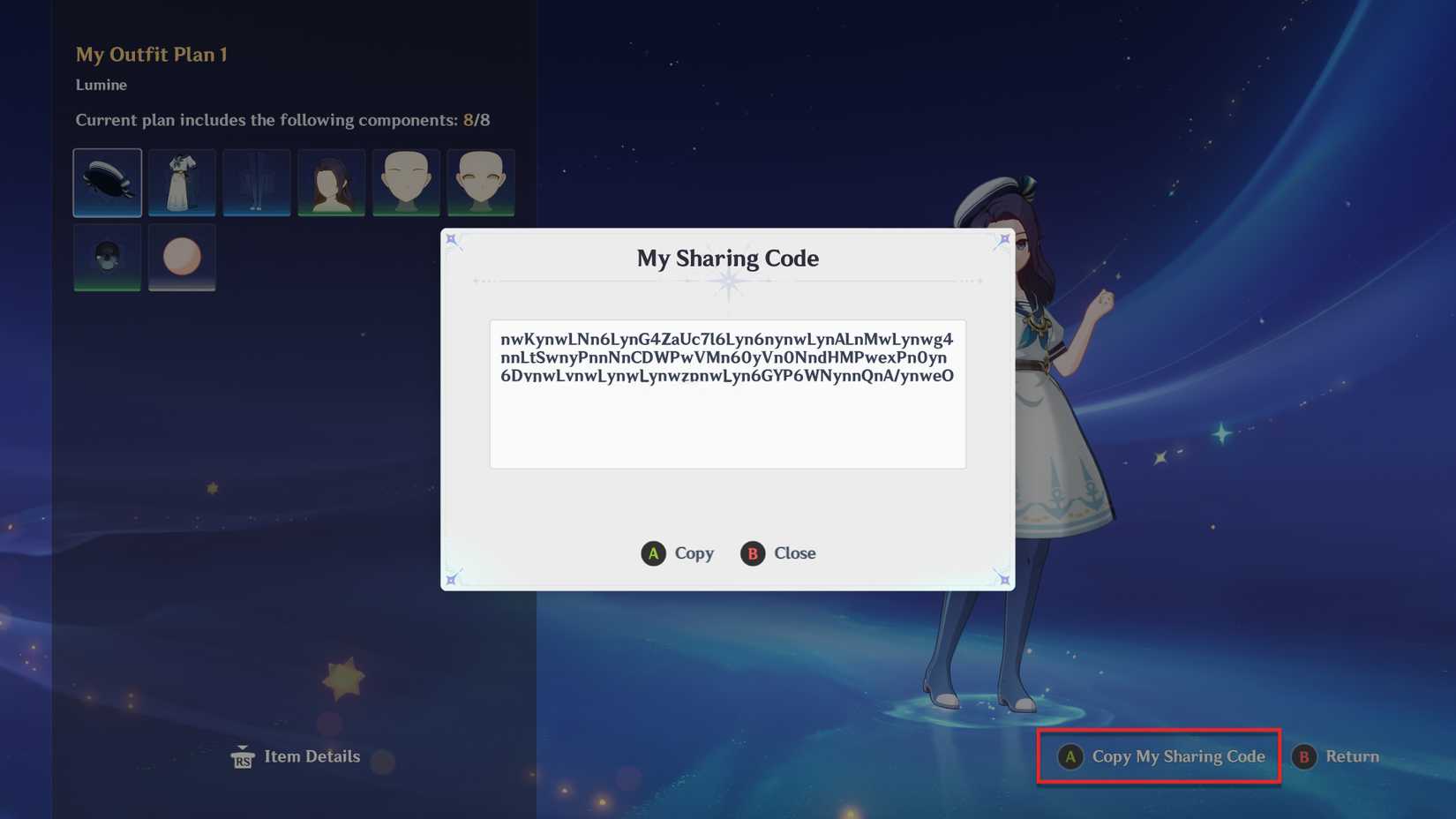Select the beret hat component thumbnail
This screenshot has height=819, width=1456.
(x=107, y=183)
